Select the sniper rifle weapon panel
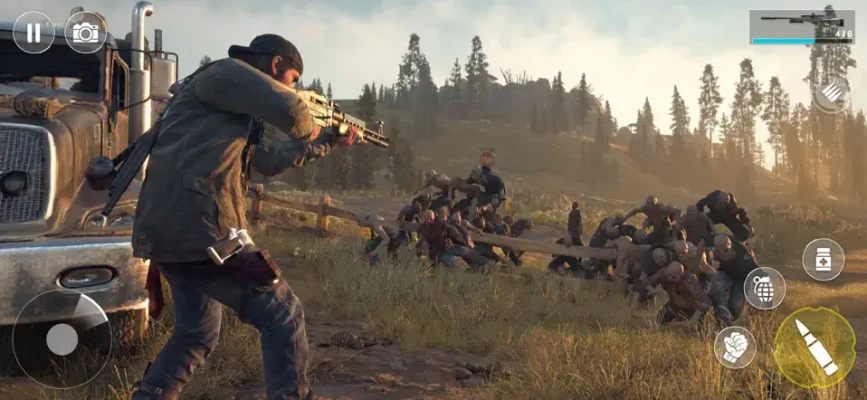Screen dimensions: 867x400 801,26
